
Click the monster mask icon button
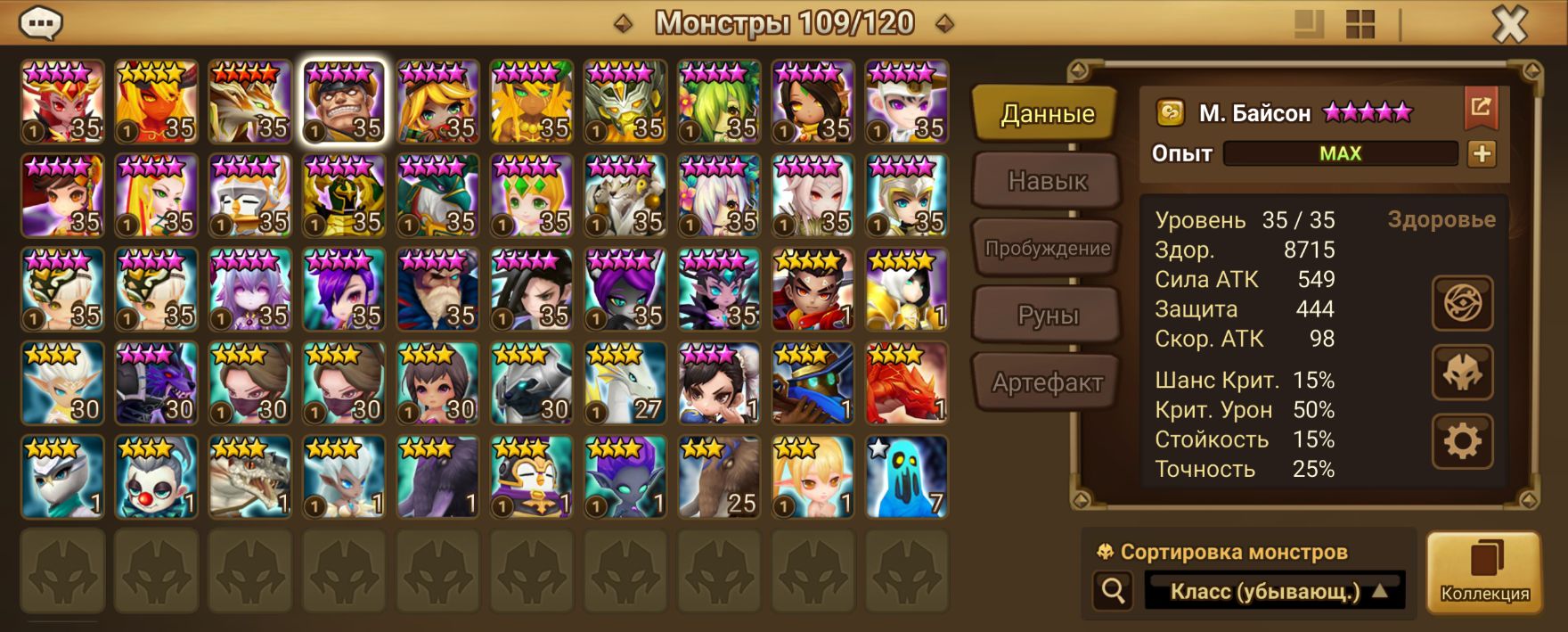tap(1462, 373)
